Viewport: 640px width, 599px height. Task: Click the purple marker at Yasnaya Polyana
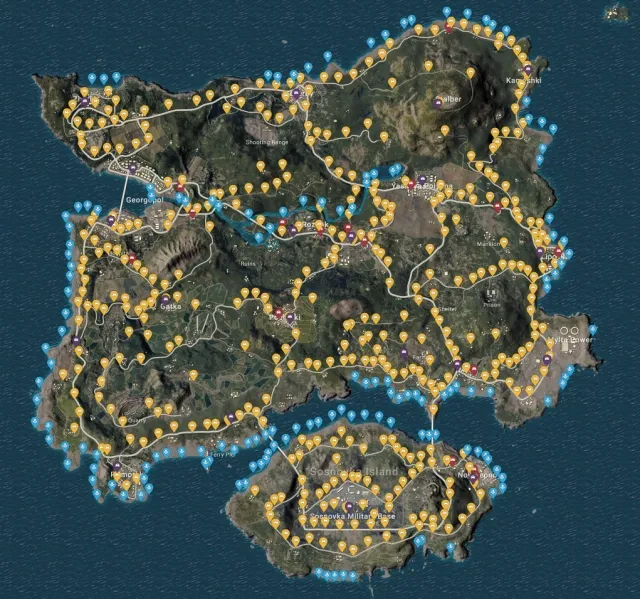click(x=422, y=180)
